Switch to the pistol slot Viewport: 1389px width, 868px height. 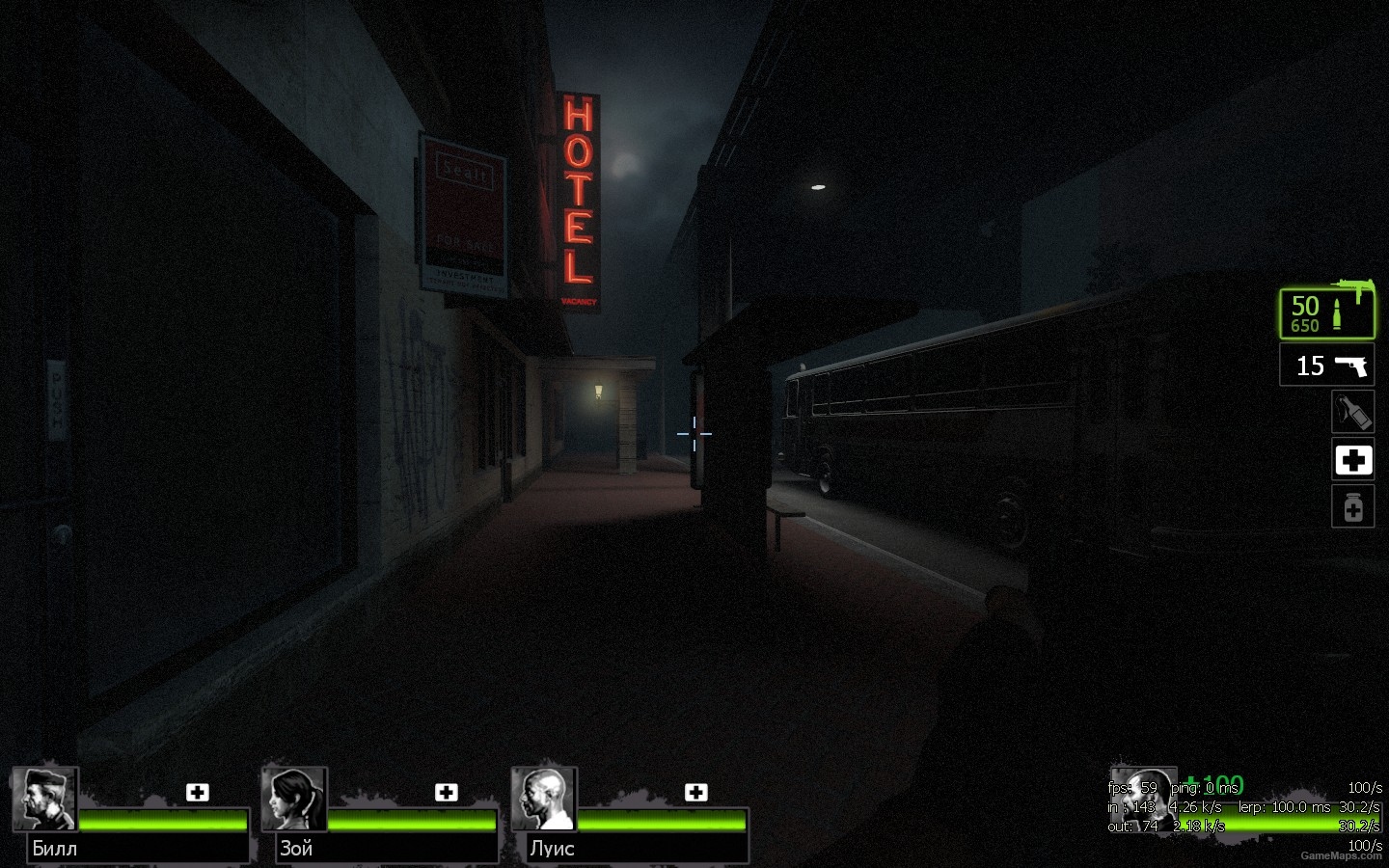[x=1327, y=366]
